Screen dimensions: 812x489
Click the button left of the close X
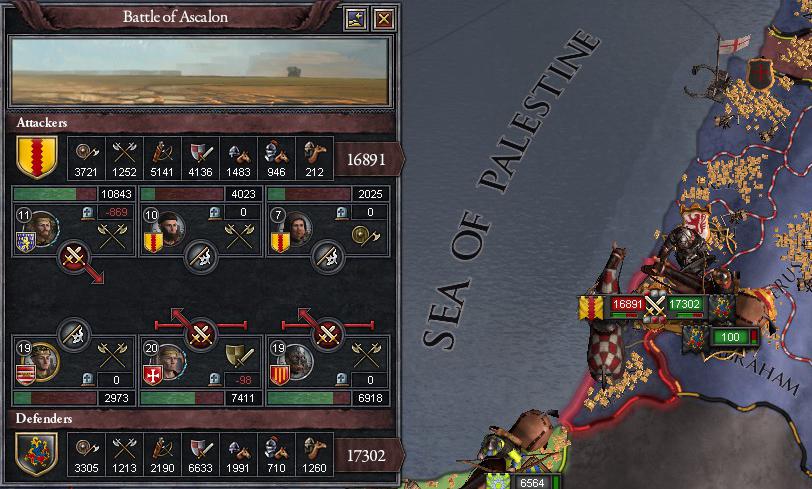(358, 18)
